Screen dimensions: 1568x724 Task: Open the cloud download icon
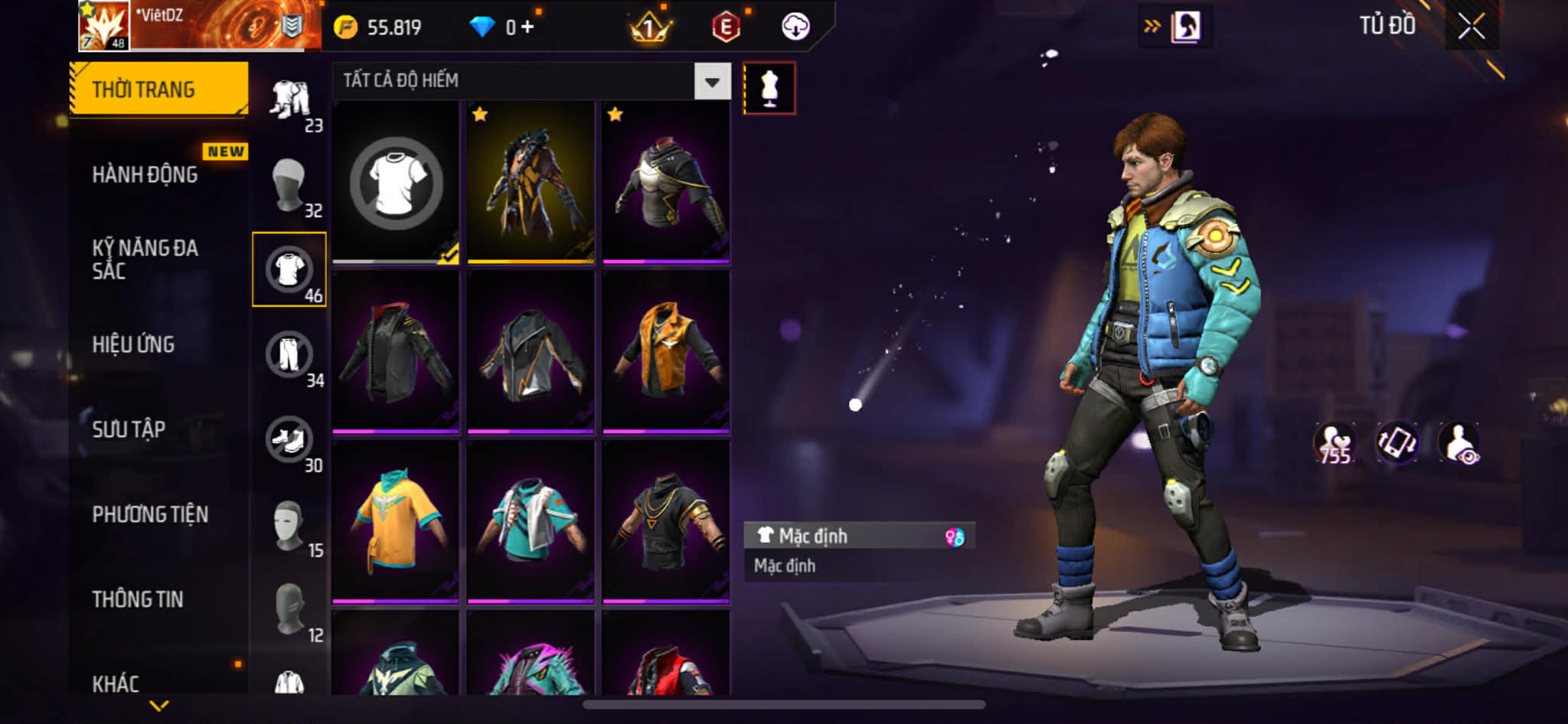coord(795,27)
